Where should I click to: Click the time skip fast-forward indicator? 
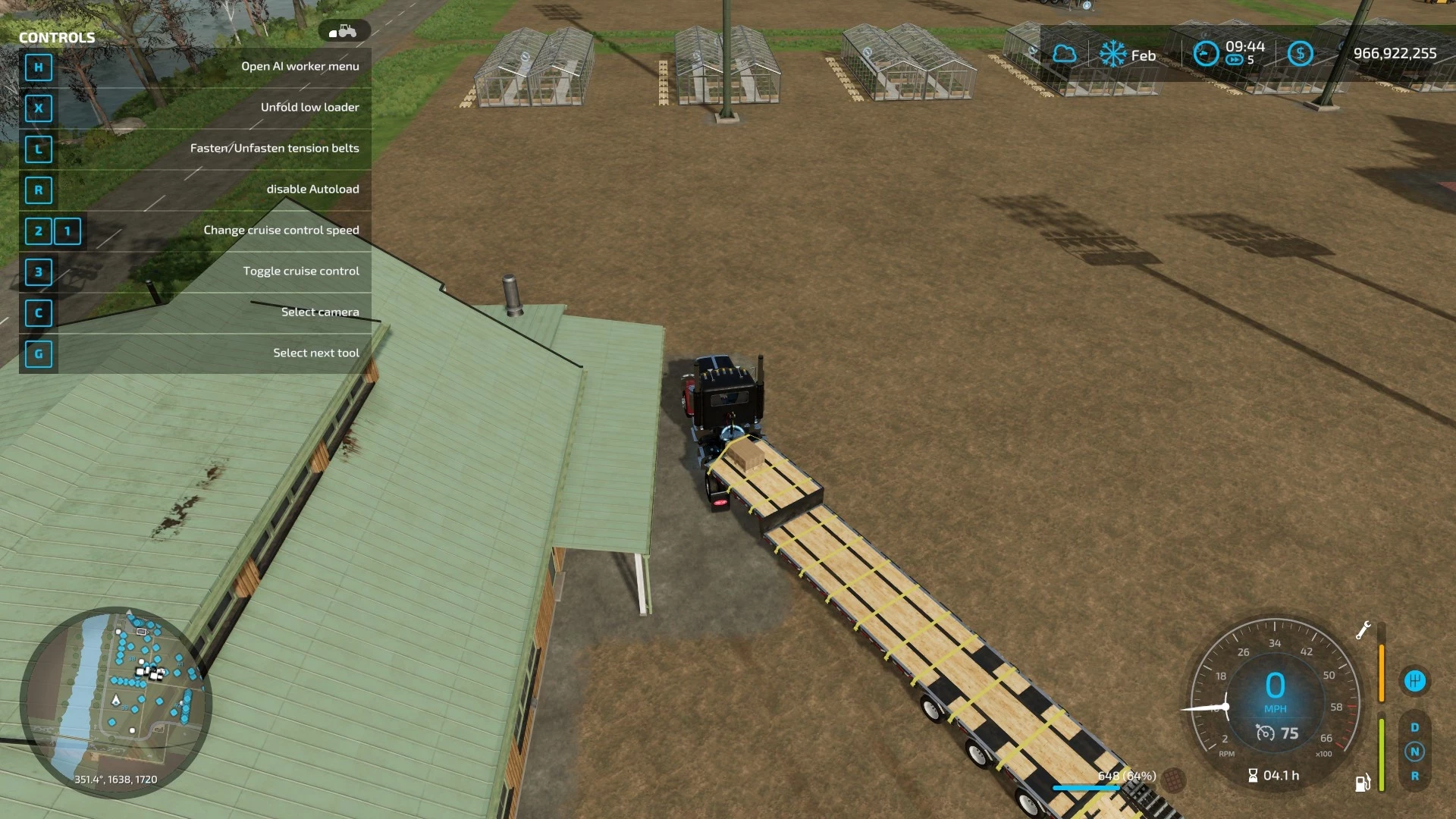click(x=1234, y=59)
